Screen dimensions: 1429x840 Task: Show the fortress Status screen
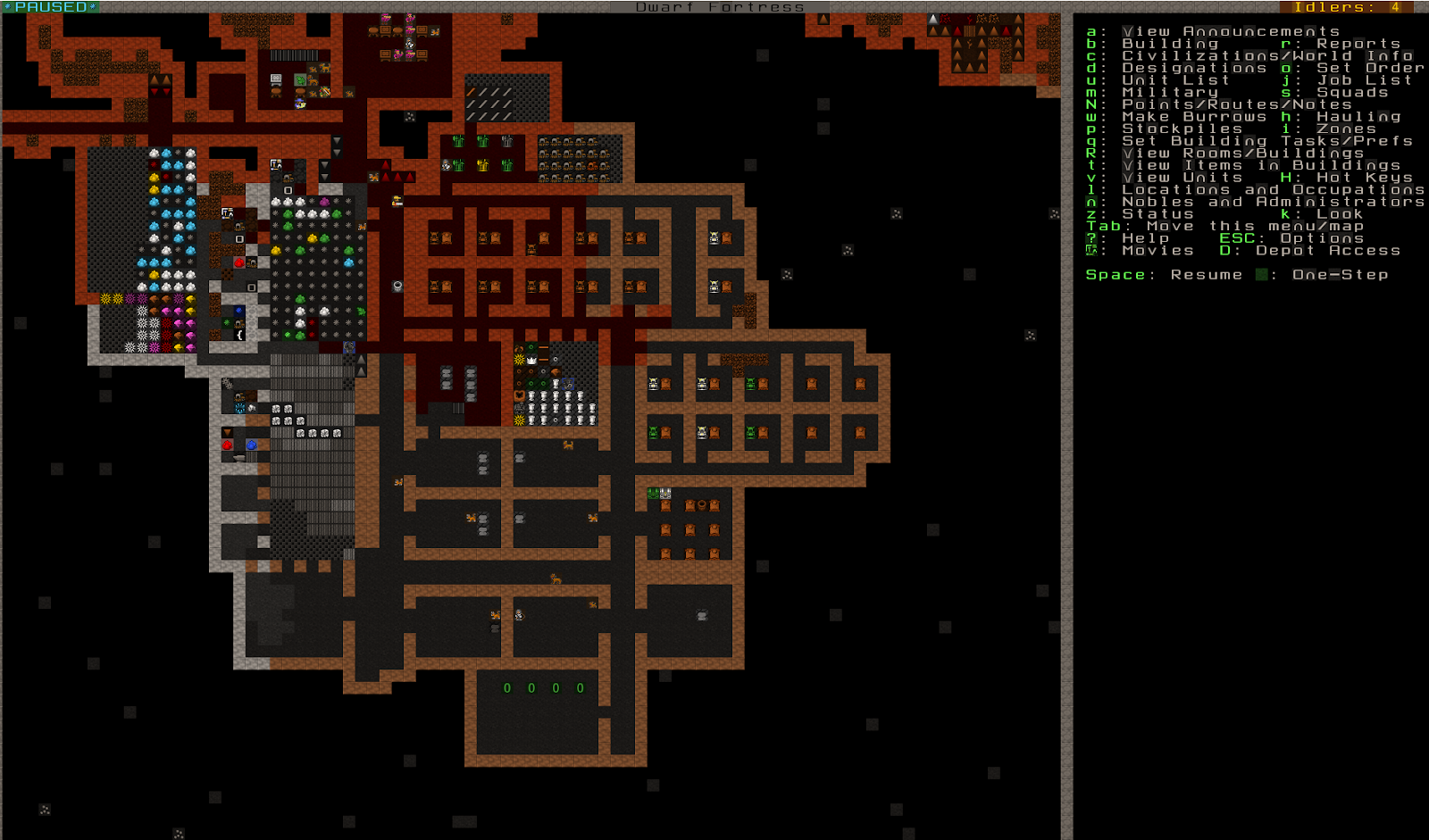click(1157, 214)
